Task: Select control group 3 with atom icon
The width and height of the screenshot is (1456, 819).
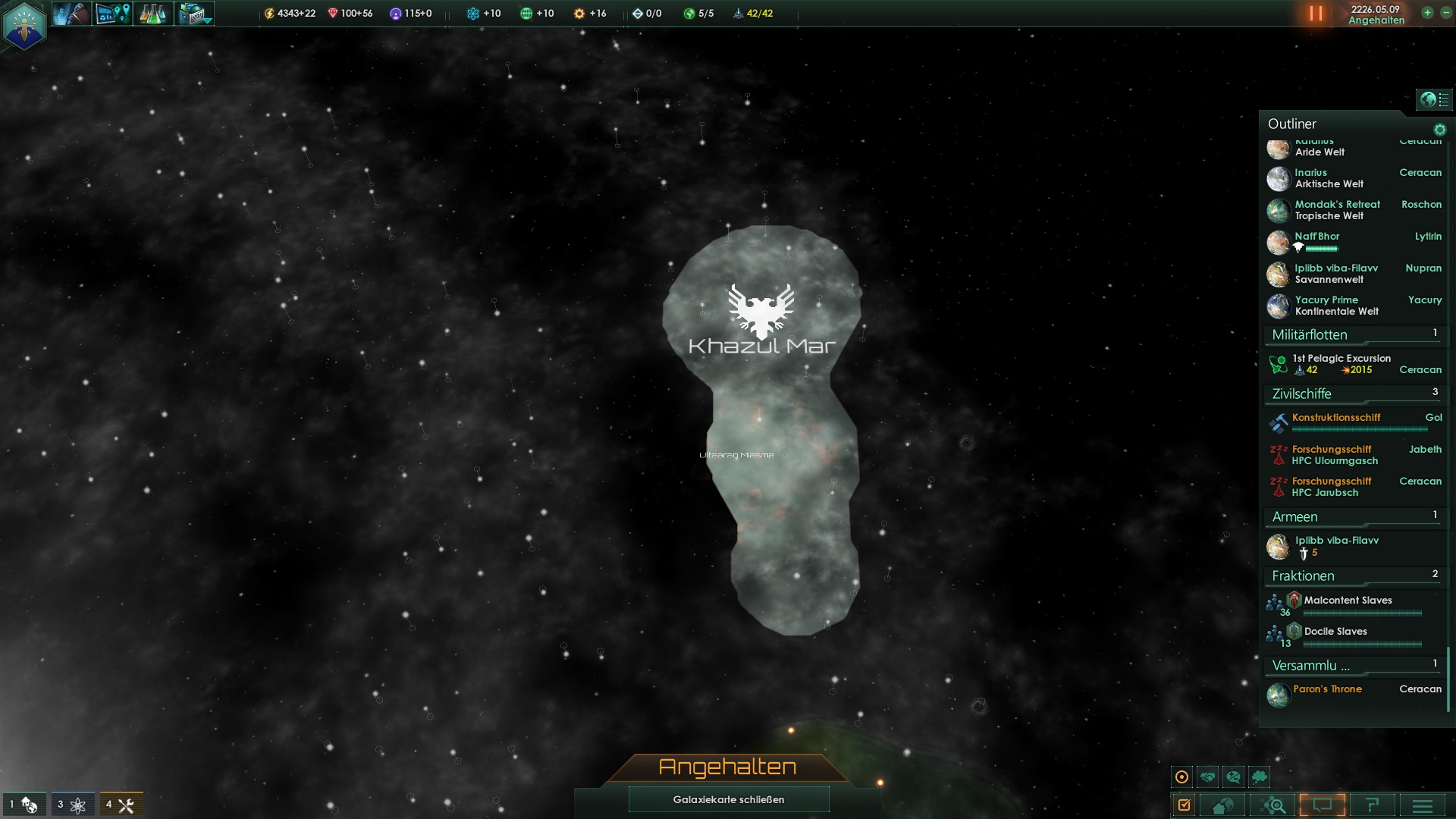Action: coord(73,805)
